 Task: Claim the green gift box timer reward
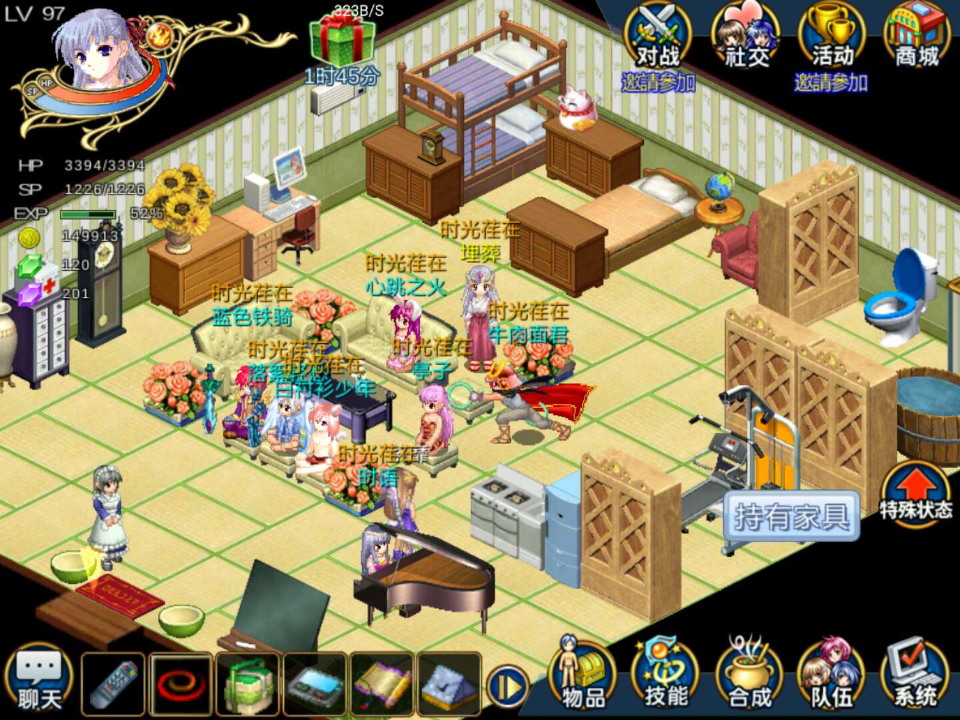click(342, 41)
